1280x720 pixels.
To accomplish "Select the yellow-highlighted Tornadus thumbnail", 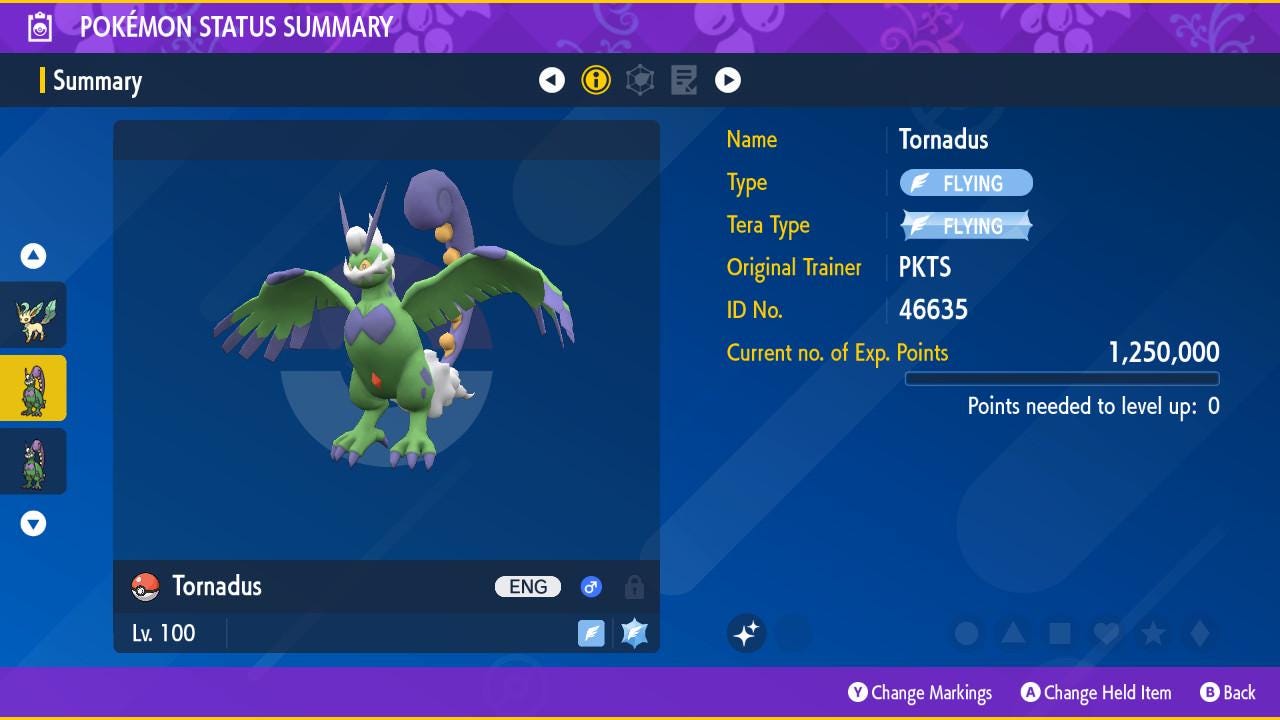I will coord(33,389).
